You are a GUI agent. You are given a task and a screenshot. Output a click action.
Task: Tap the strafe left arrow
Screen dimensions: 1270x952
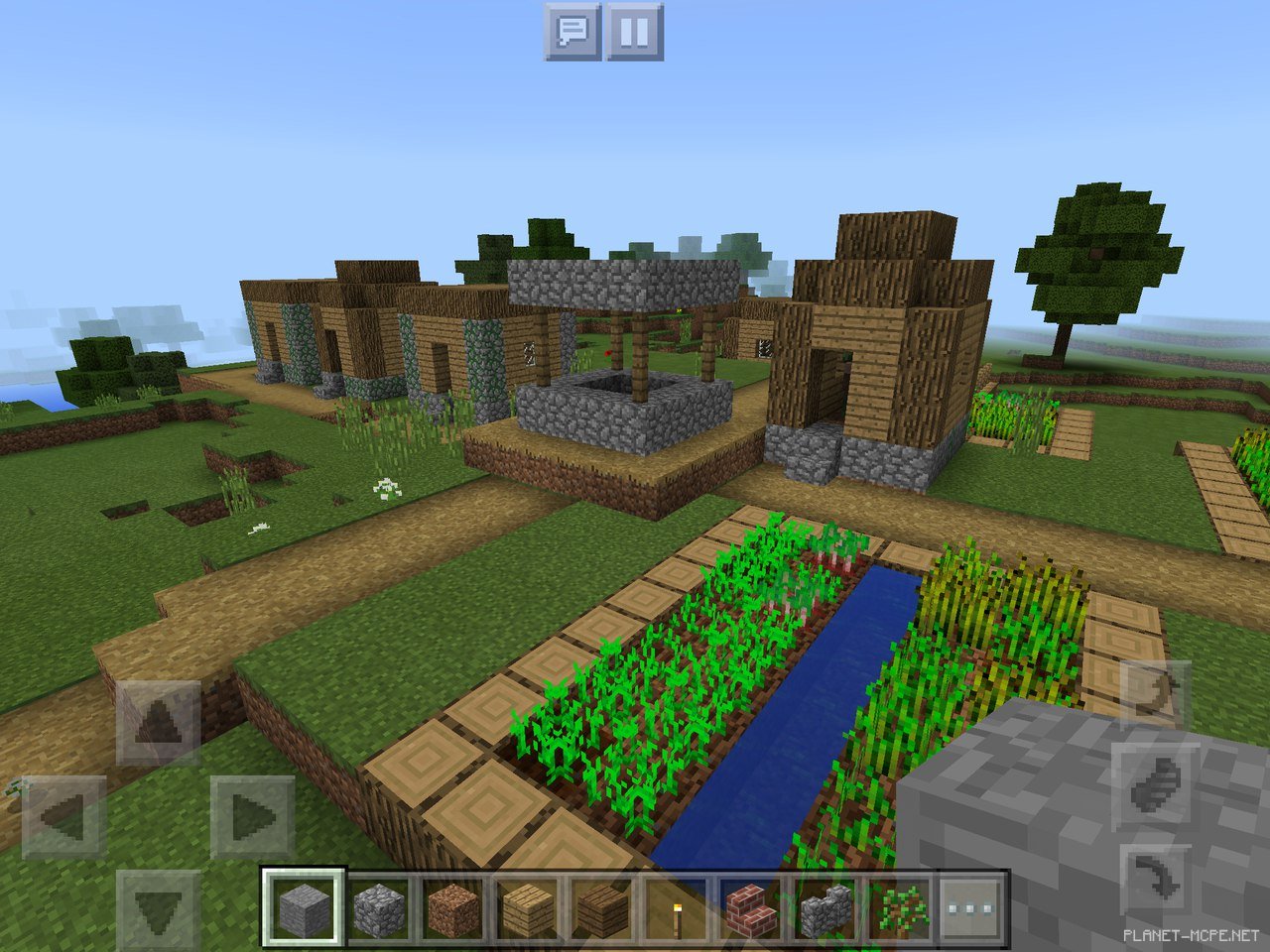63,817
